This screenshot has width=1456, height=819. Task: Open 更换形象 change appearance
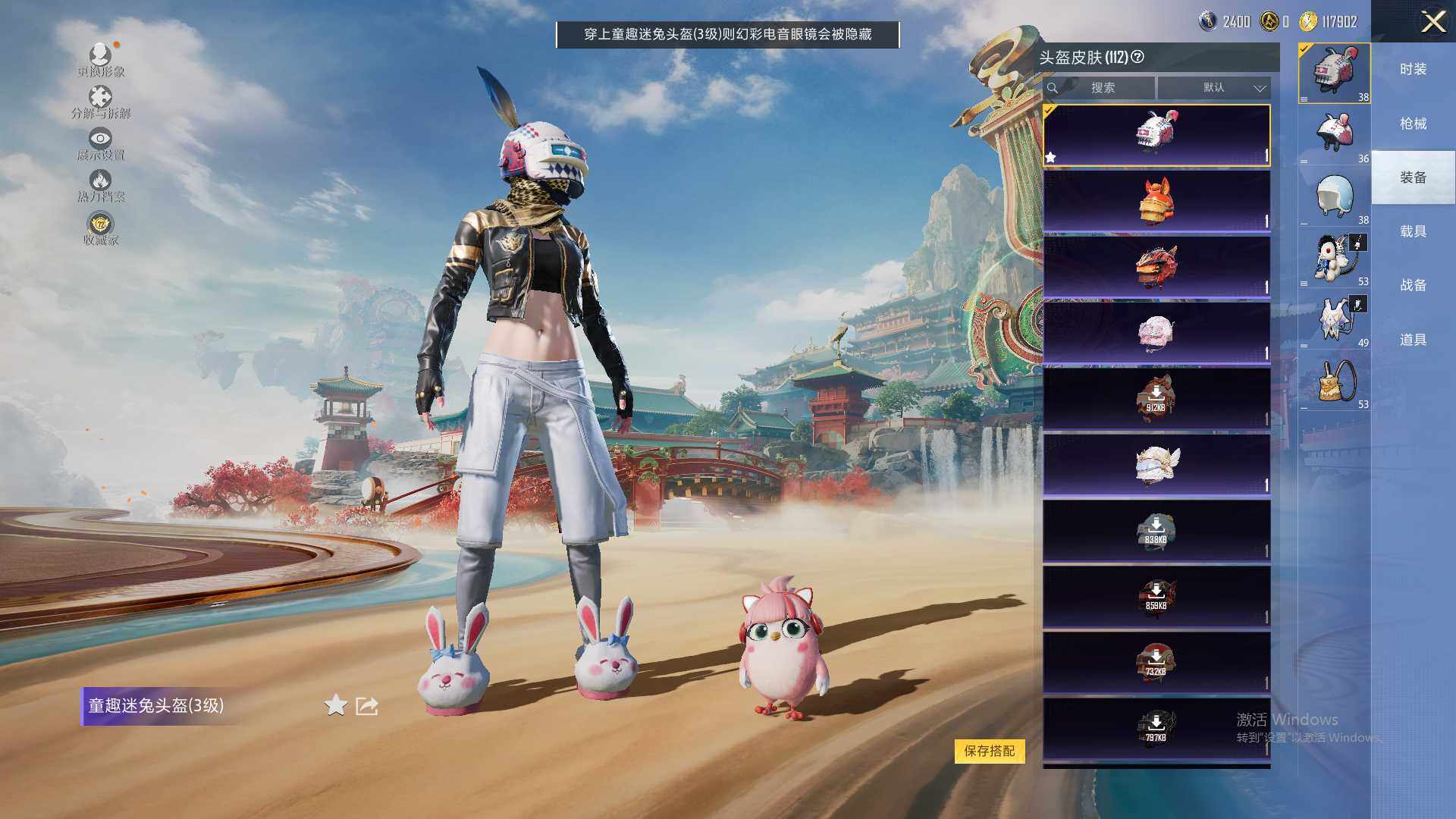tap(100, 60)
